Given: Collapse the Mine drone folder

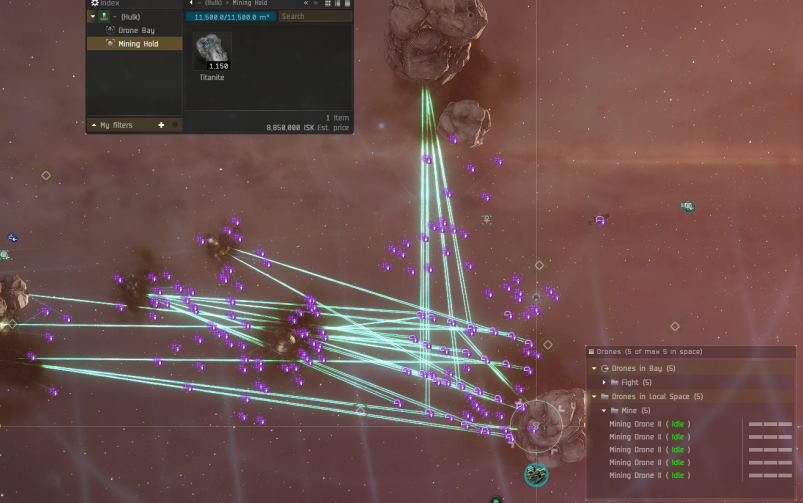Looking at the screenshot, I should [x=604, y=411].
